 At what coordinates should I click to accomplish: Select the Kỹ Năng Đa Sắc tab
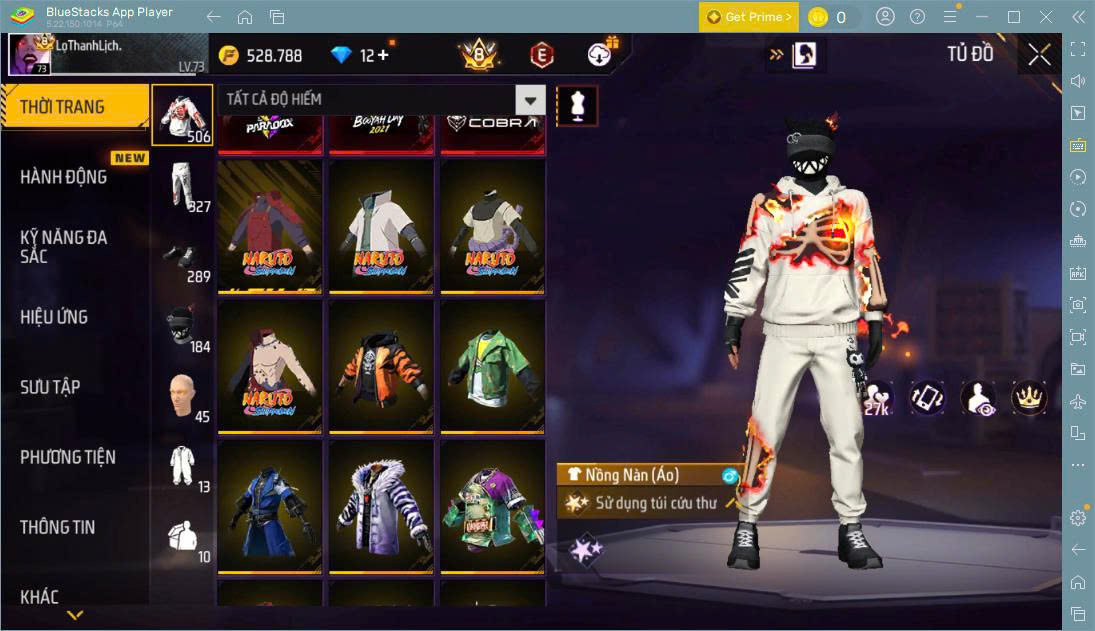click(64, 246)
